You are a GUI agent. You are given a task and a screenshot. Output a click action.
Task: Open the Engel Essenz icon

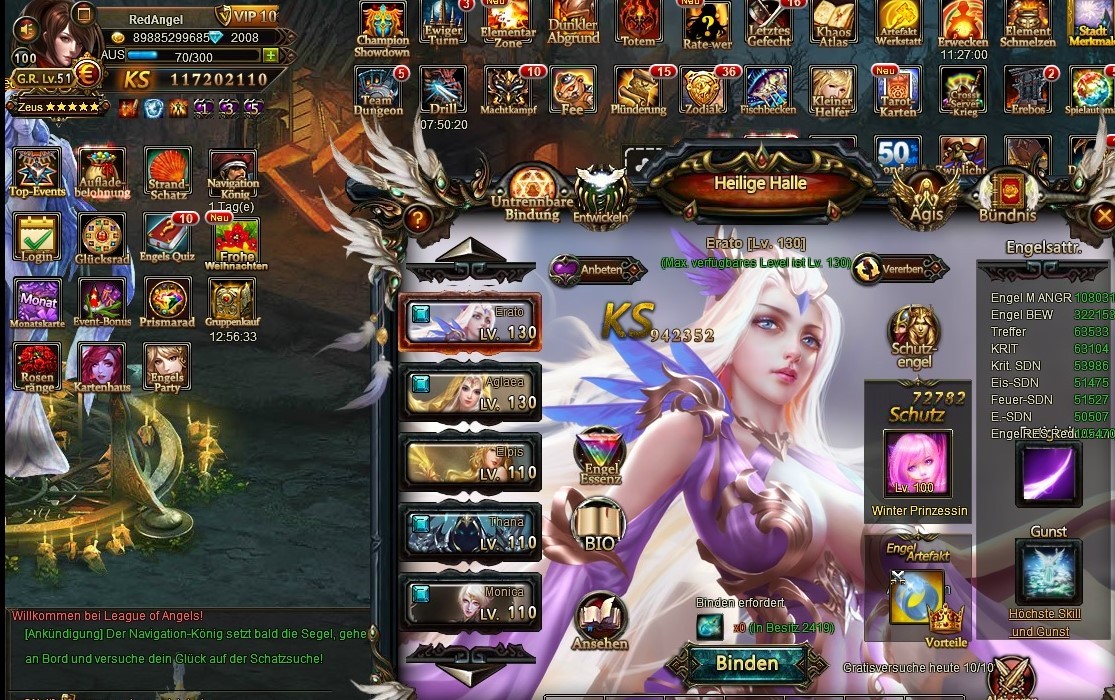pos(600,456)
